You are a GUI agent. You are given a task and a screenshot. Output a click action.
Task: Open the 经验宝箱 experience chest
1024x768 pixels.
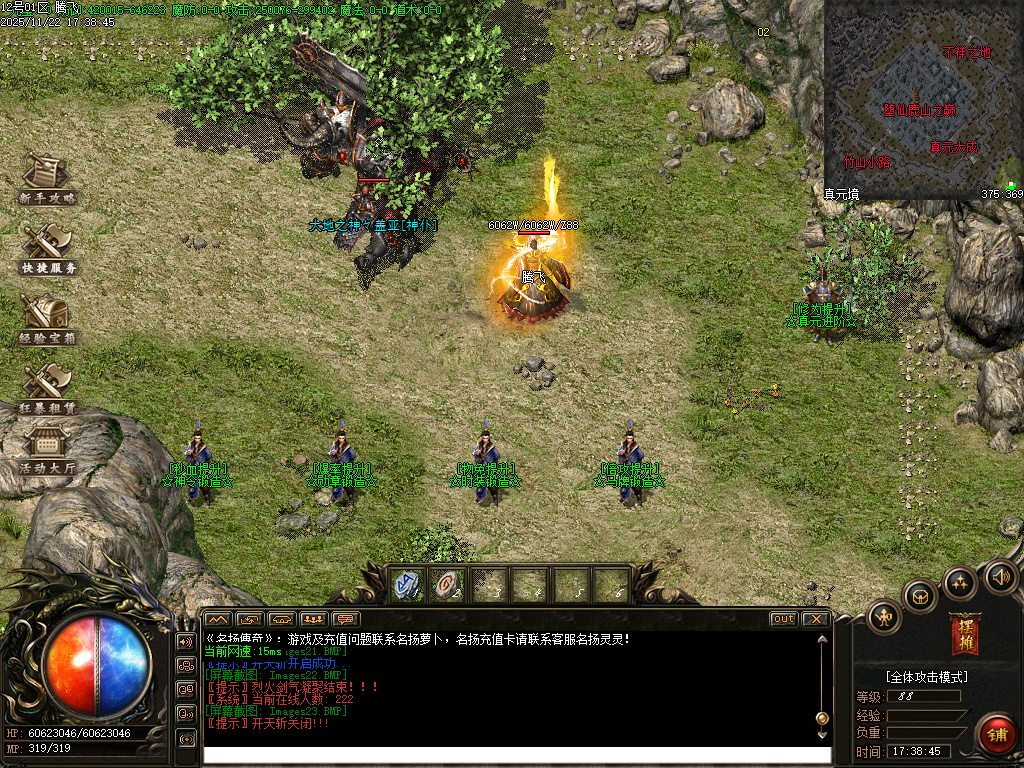[46, 319]
